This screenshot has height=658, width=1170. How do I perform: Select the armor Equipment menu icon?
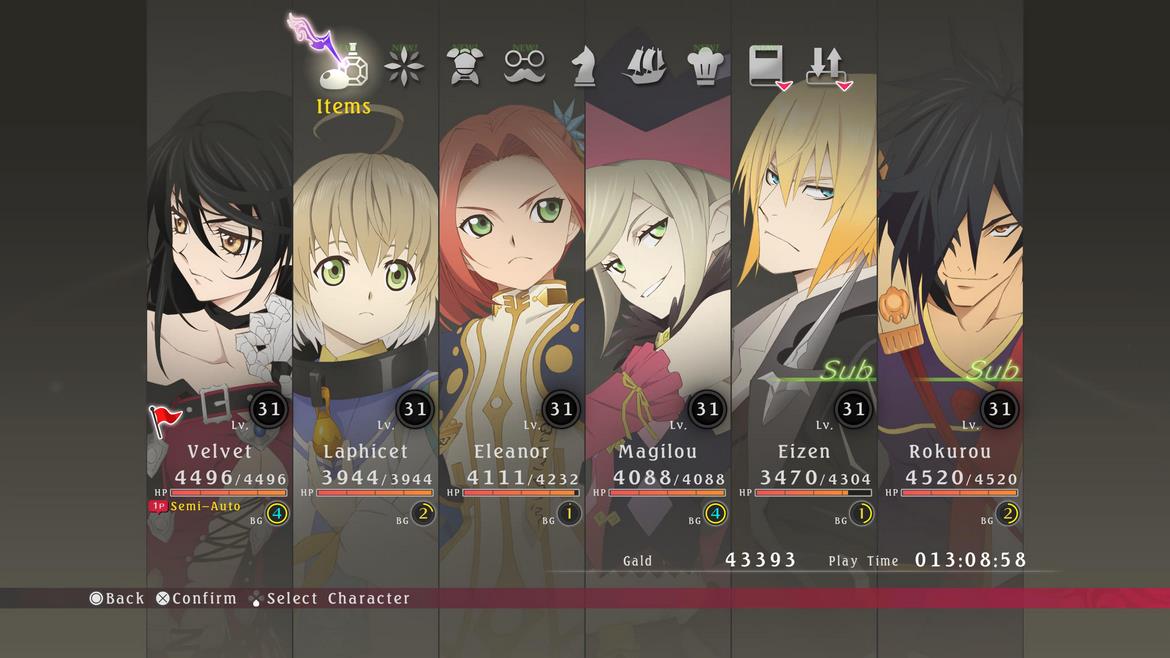click(464, 66)
